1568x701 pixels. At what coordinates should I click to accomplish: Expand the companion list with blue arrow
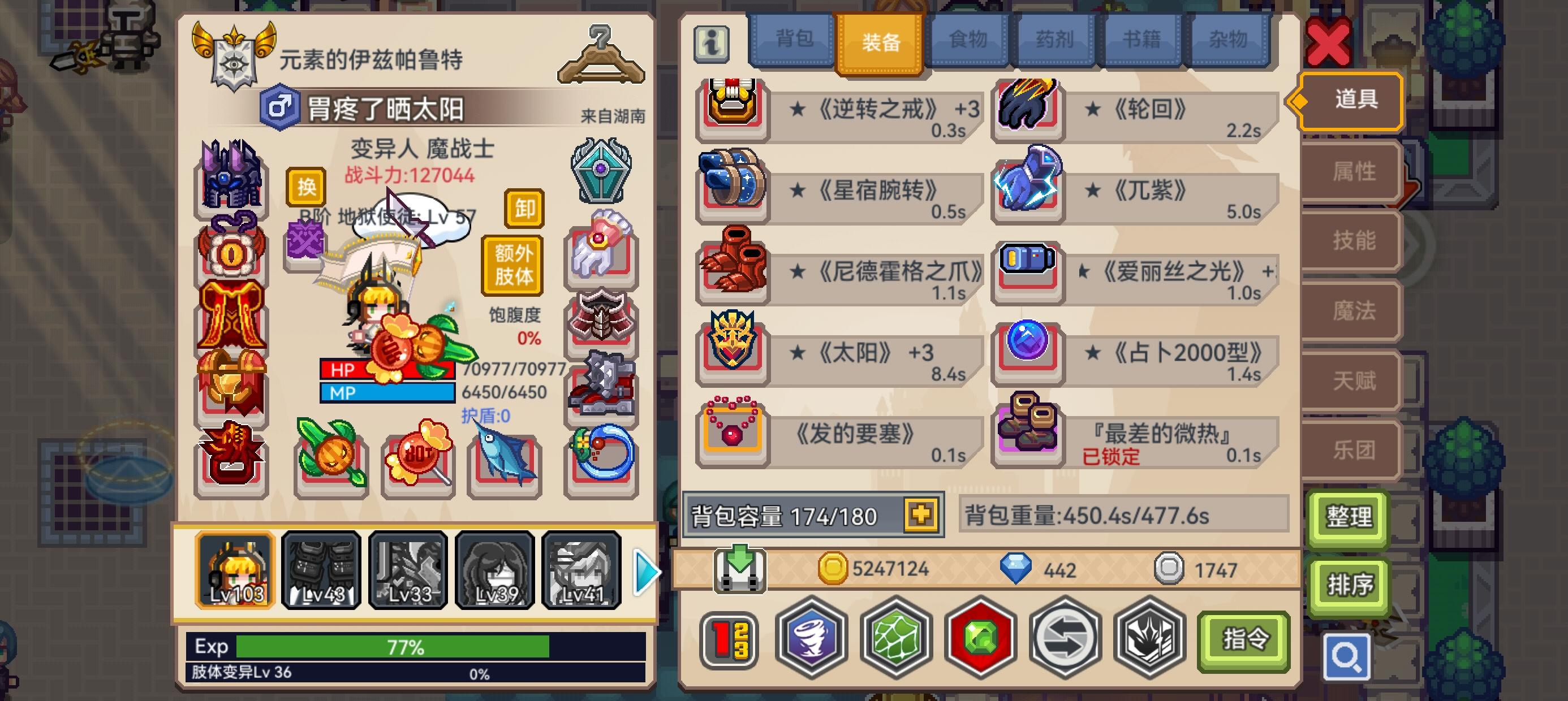pyautogui.click(x=647, y=572)
